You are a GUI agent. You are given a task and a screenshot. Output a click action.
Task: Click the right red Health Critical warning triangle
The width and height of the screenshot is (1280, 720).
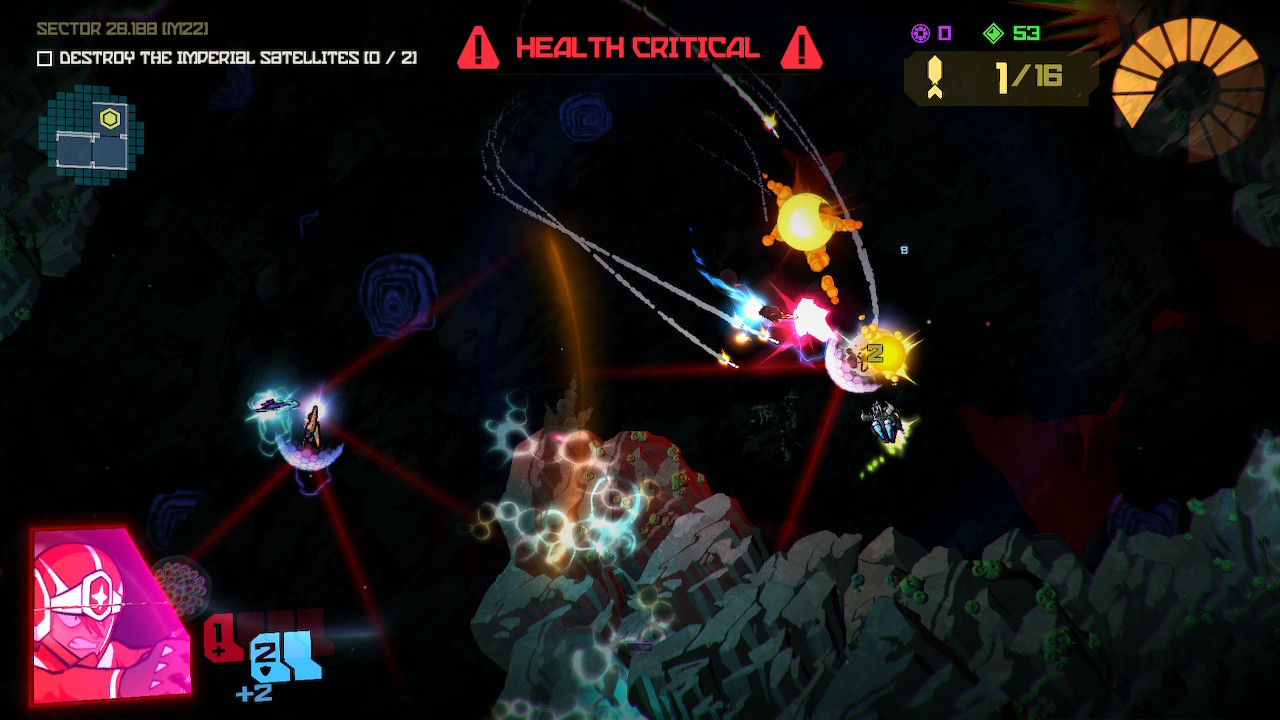pos(800,46)
